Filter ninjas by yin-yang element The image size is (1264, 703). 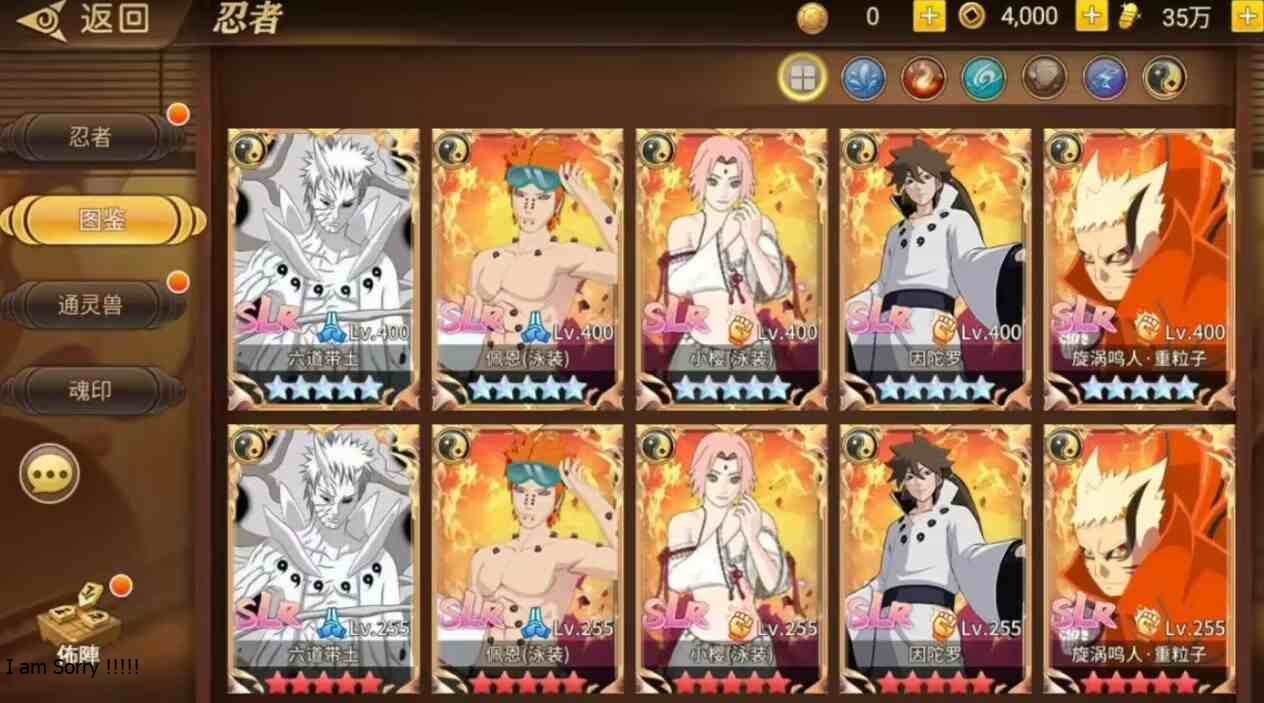click(x=1165, y=78)
